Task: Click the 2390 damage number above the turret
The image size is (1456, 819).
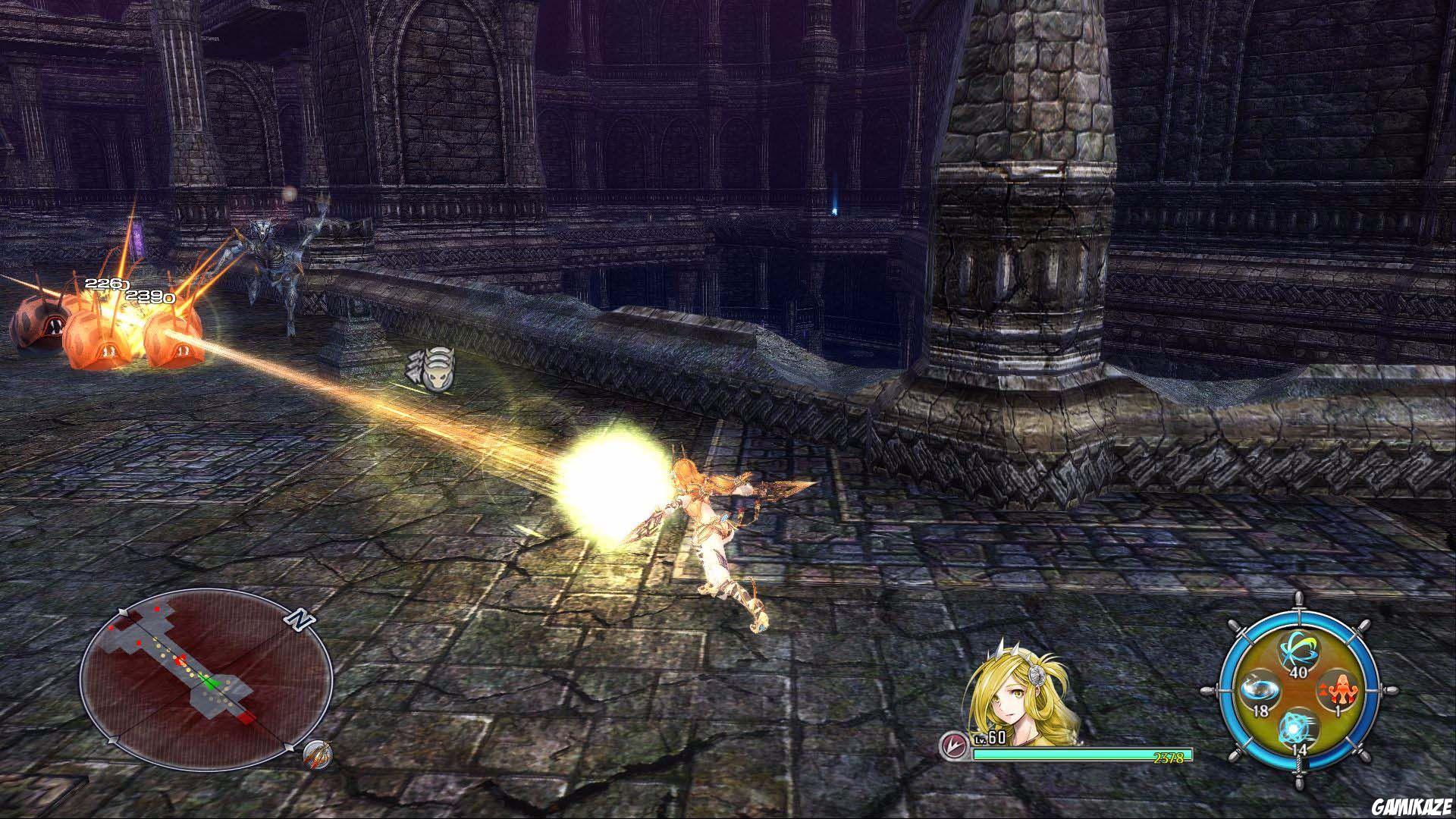Action: click(x=150, y=296)
